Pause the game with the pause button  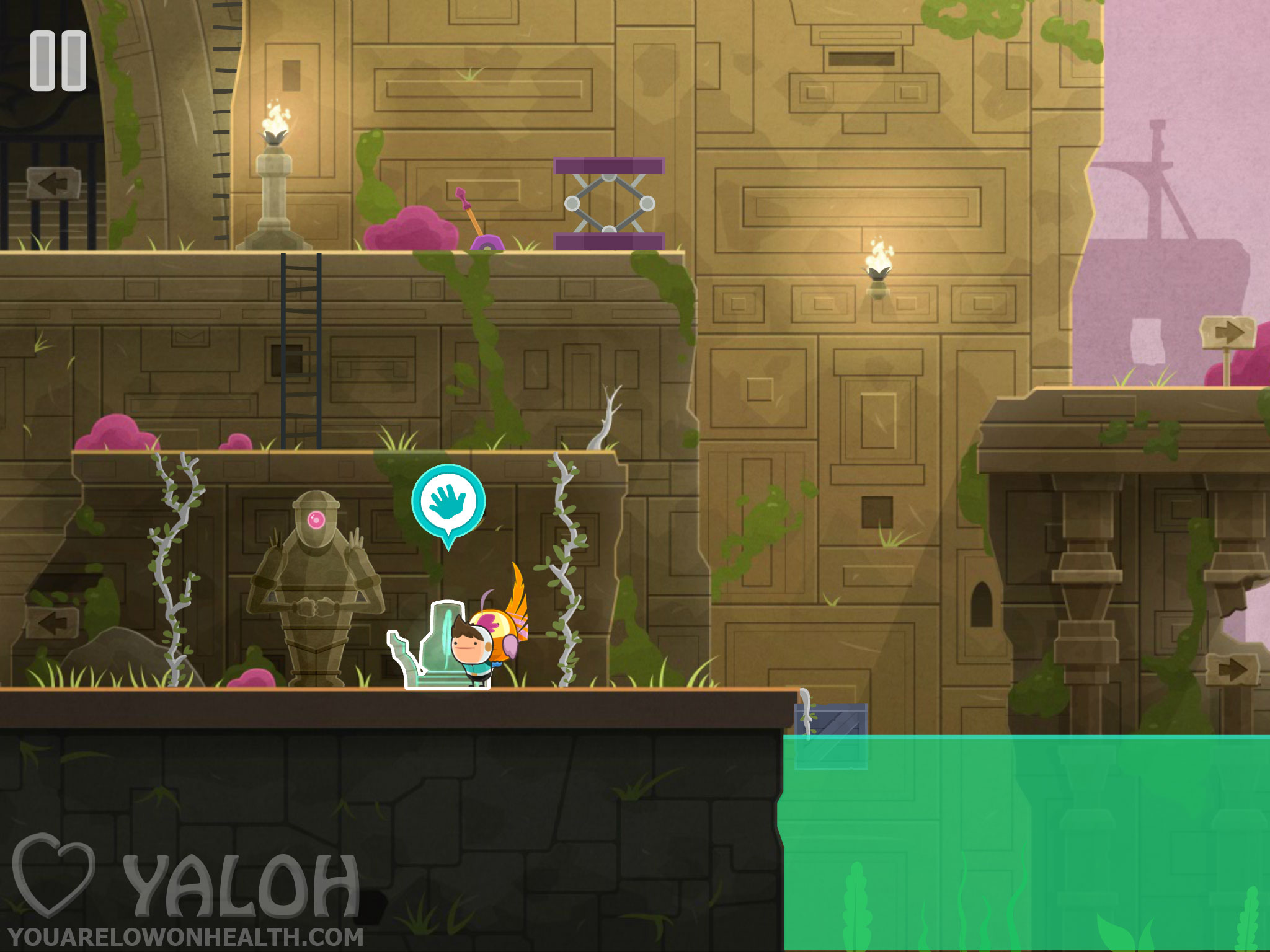coord(58,61)
